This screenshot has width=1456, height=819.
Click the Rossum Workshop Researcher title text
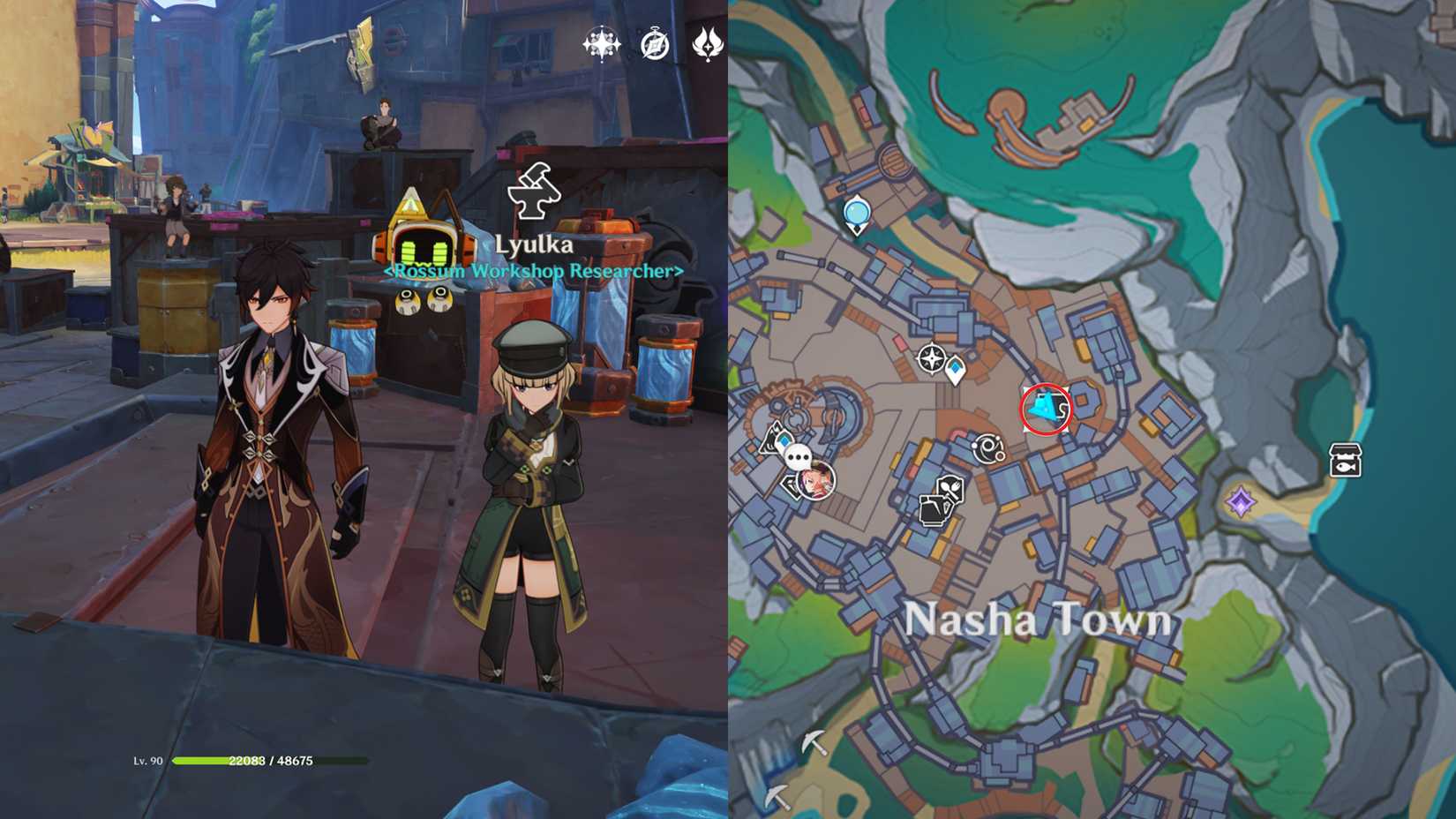click(532, 272)
